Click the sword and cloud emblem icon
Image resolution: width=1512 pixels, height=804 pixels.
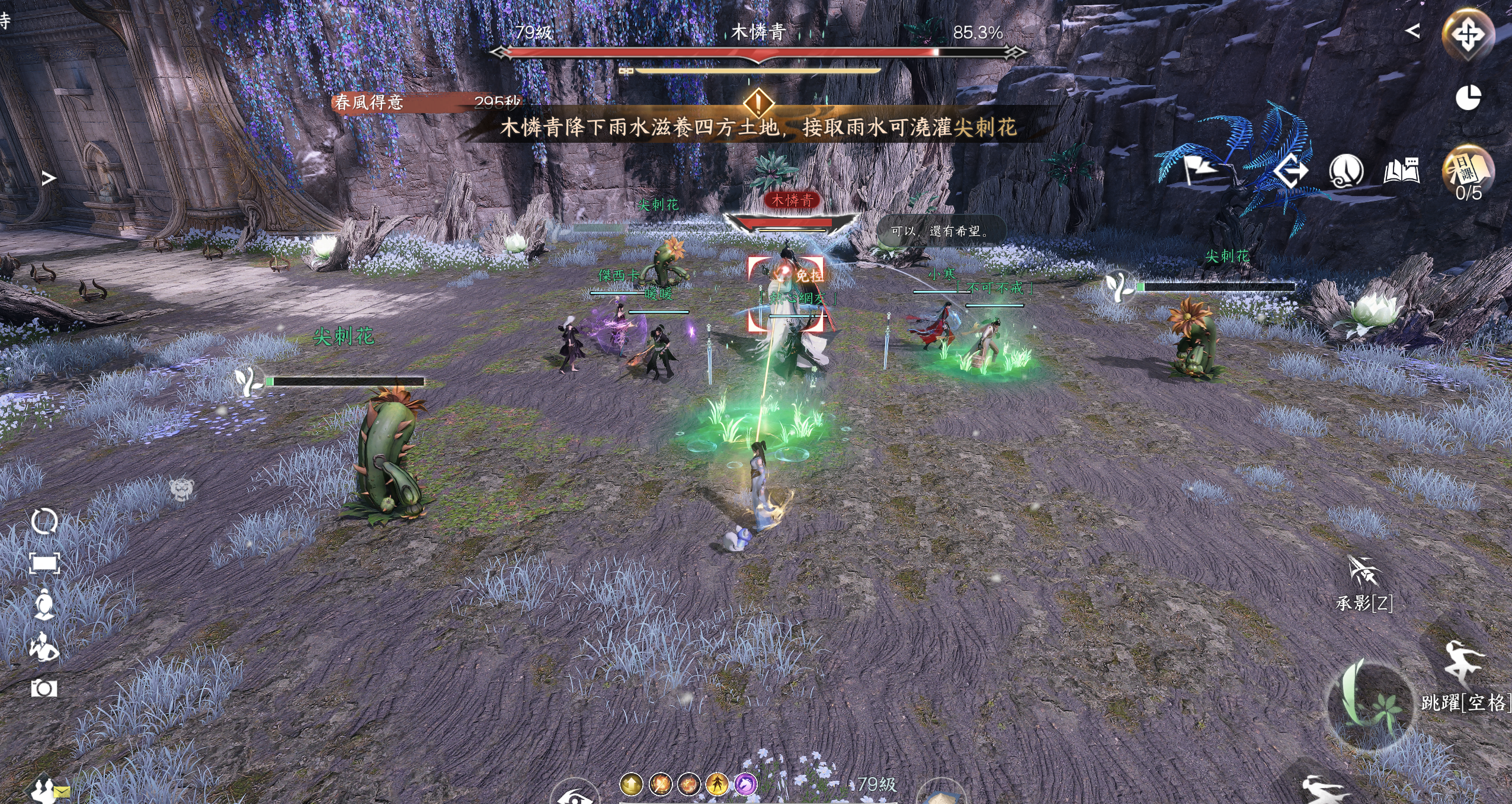(1346, 172)
